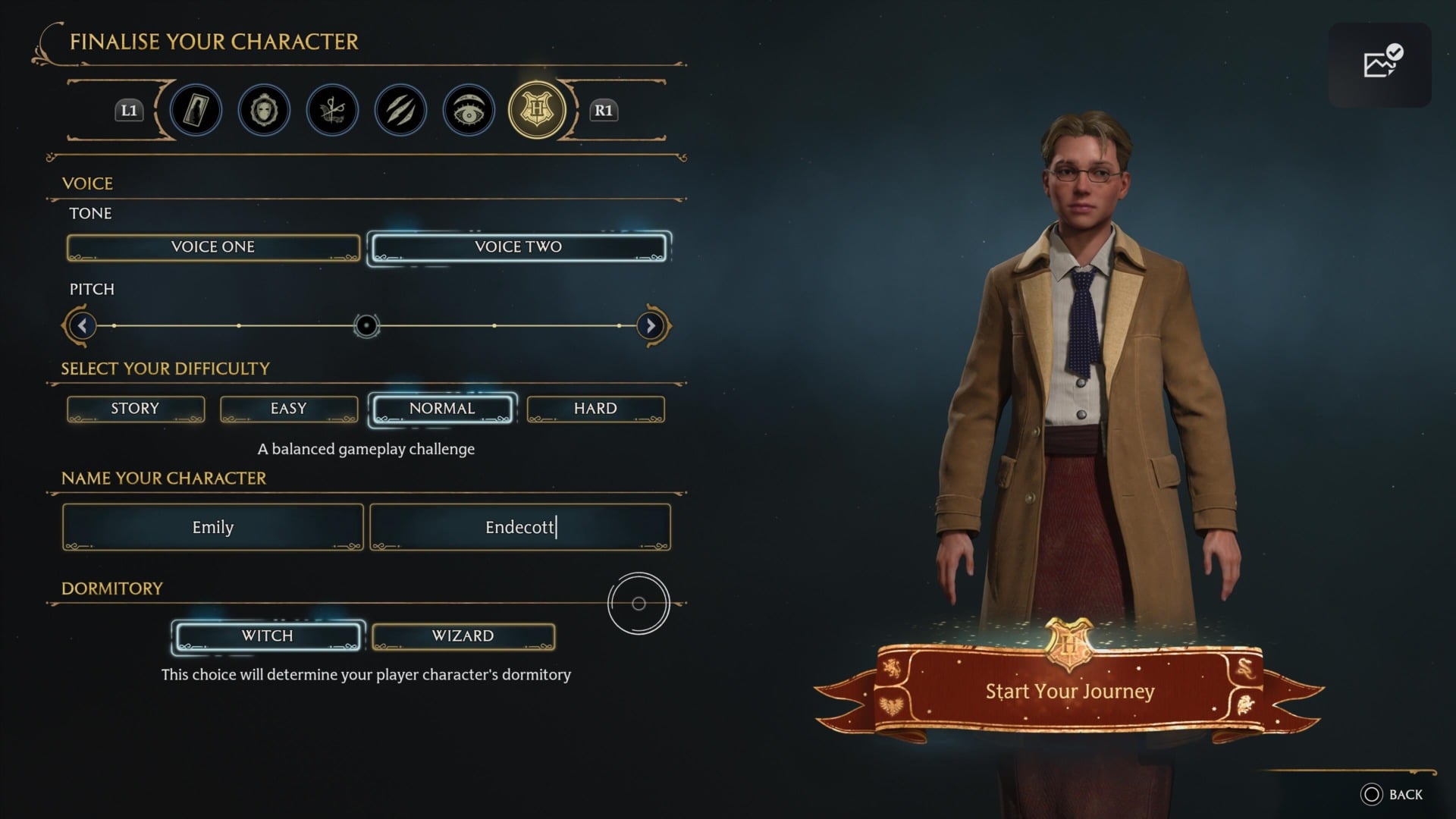Select the Hogwarts crest finalise icon

point(536,110)
